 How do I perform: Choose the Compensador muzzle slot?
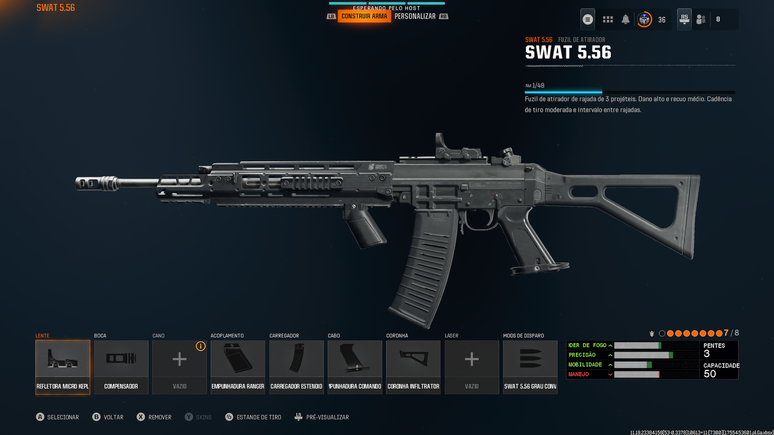click(x=121, y=366)
